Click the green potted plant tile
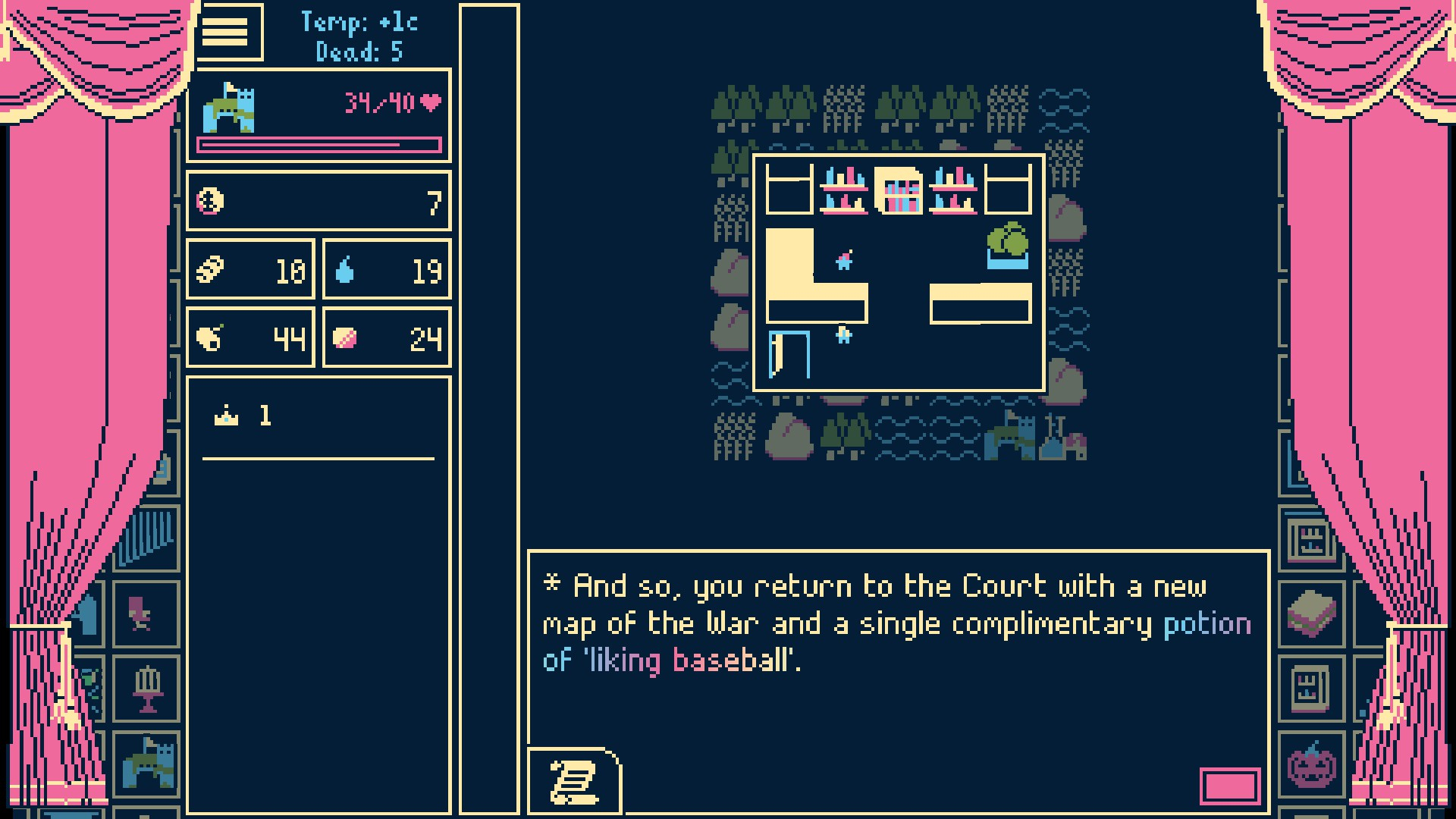 1008,244
